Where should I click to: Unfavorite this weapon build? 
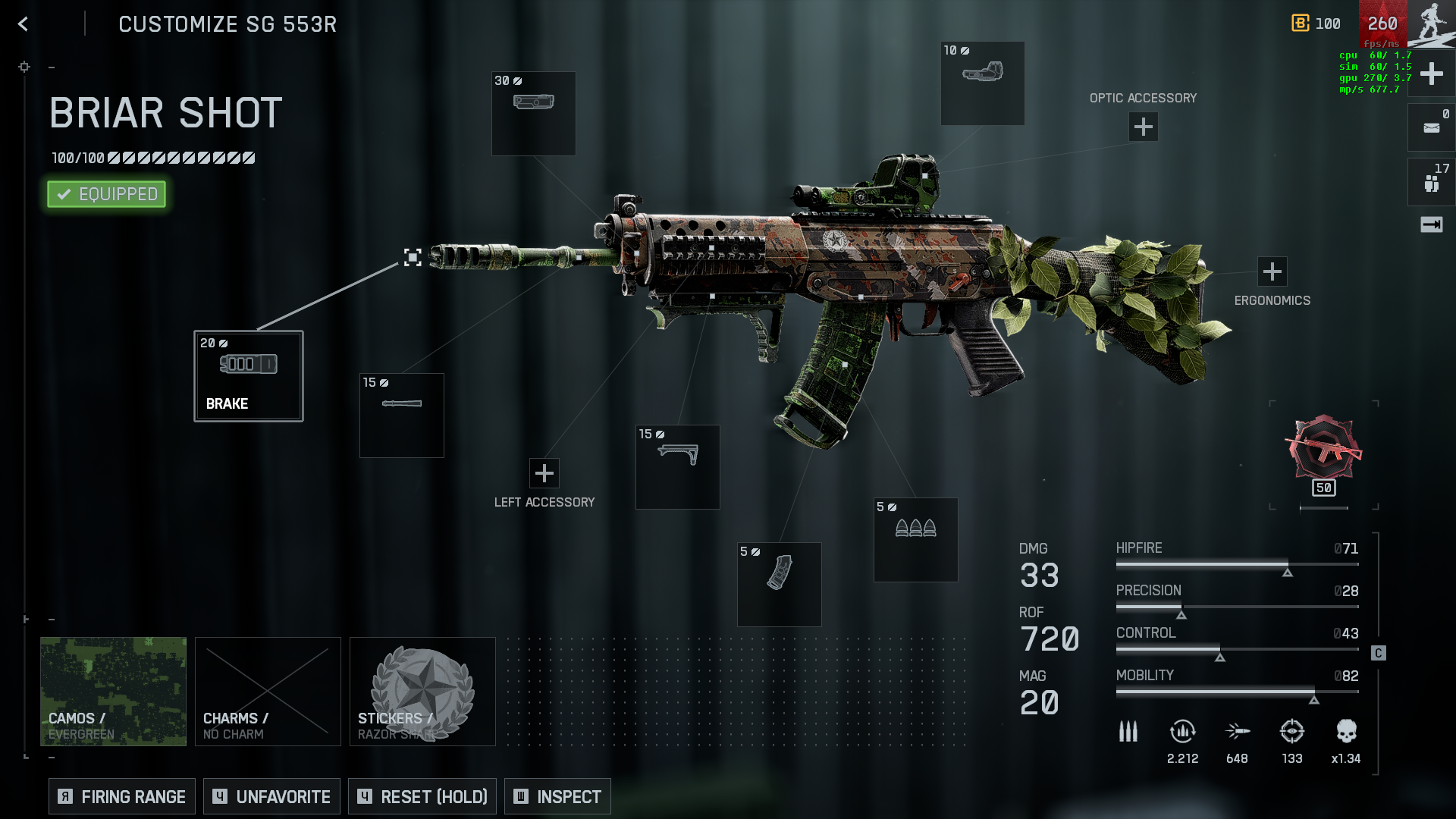point(271,796)
